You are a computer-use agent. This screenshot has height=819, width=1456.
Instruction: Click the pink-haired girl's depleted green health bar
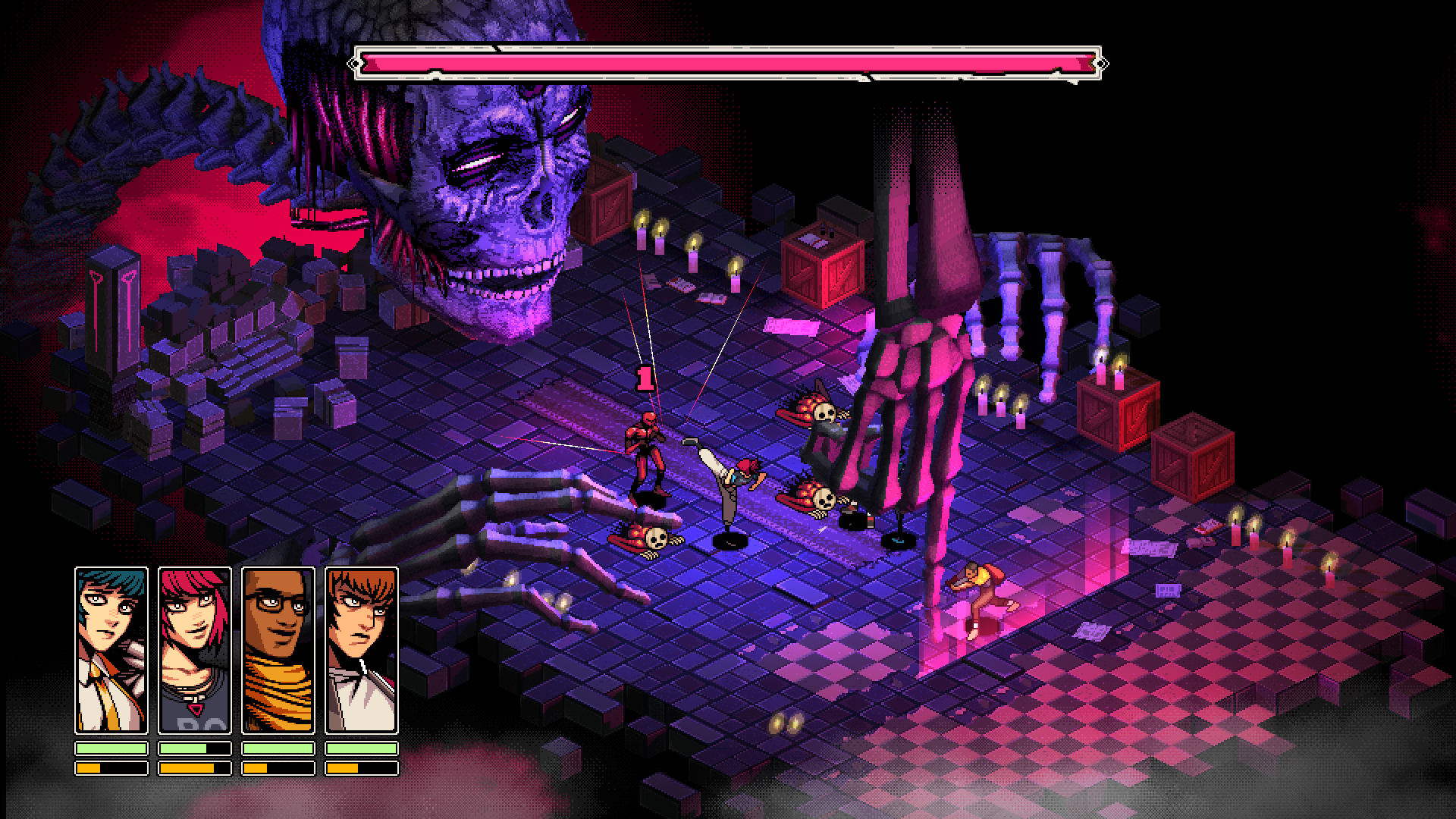click(x=196, y=747)
